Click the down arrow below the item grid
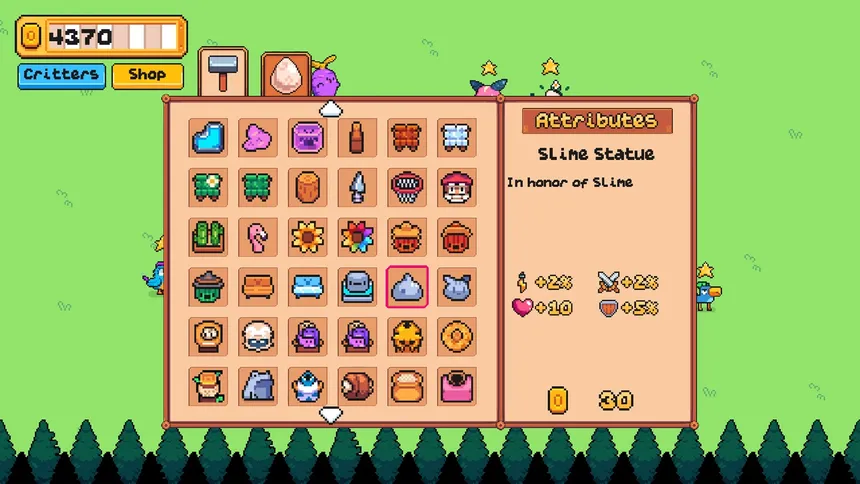This screenshot has width=860, height=484. point(331,413)
